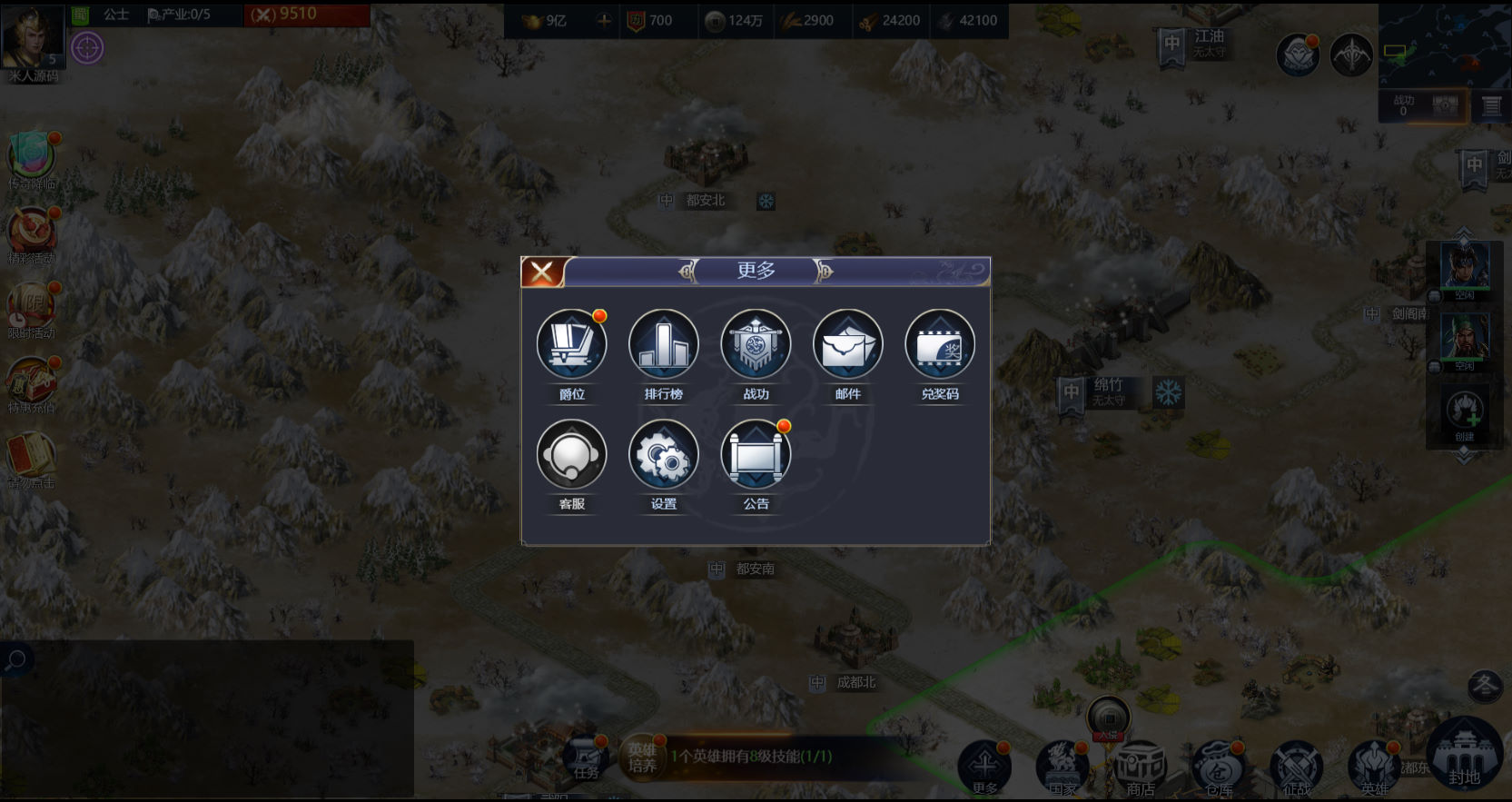The width and height of the screenshot is (1512, 802).
Task: Open the 战功 merit screen
Action: point(756,345)
